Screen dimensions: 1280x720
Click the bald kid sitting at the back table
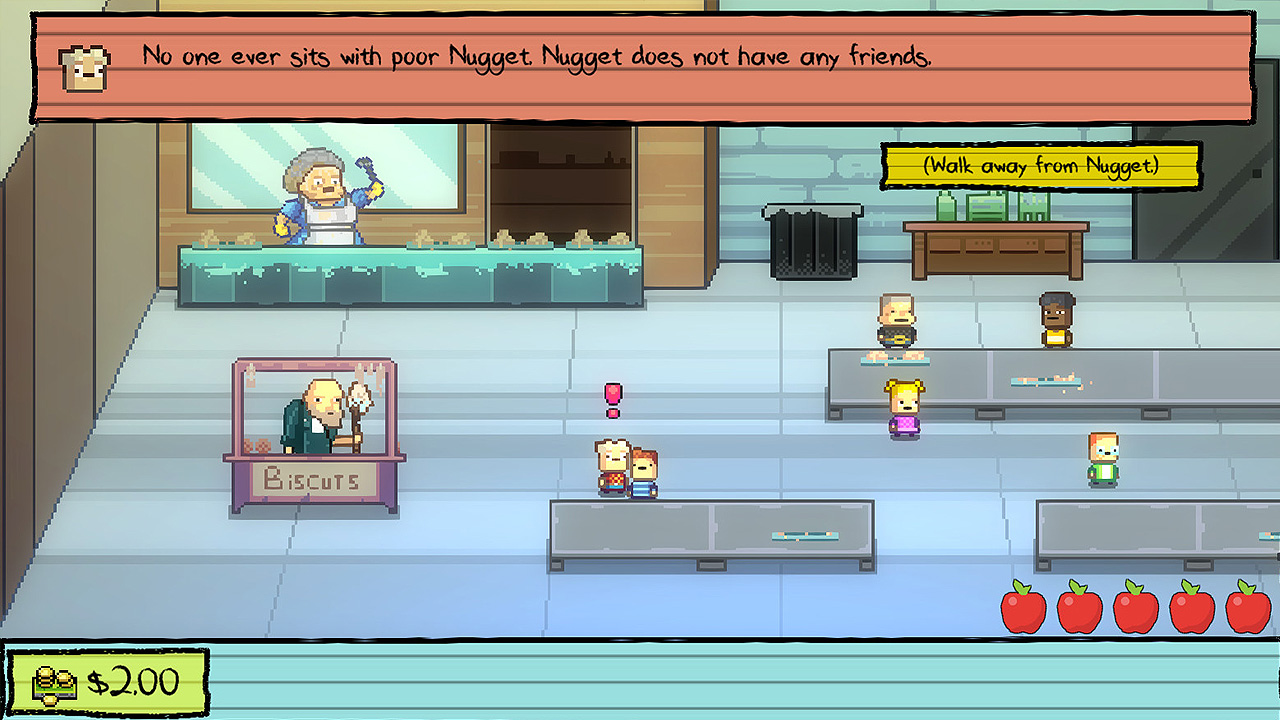click(x=897, y=320)
